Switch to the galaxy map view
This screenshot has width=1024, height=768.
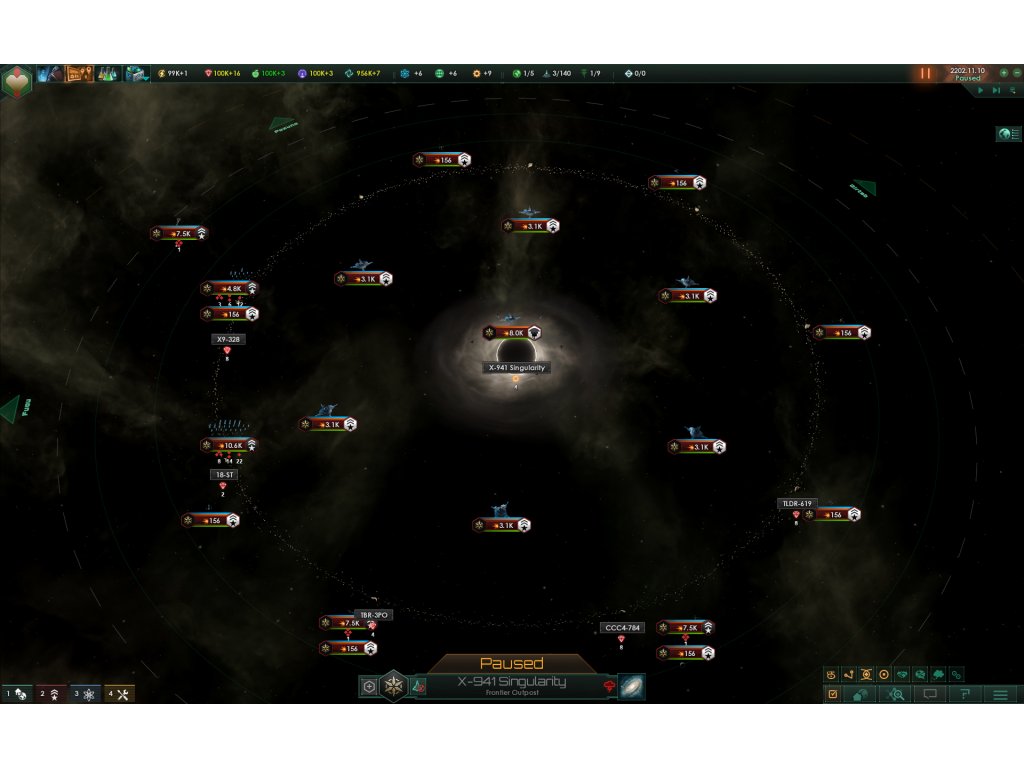coord(632,687)
